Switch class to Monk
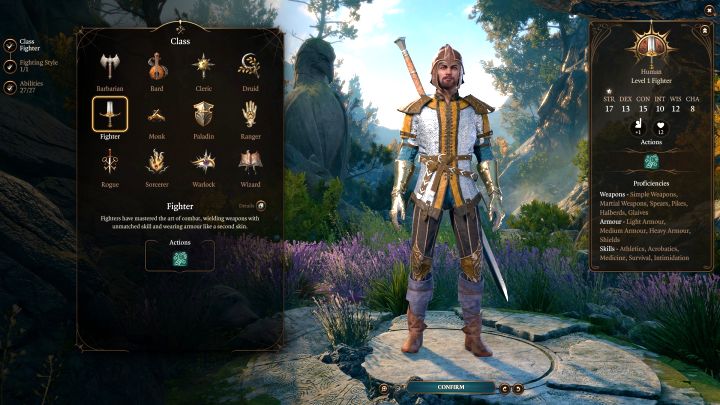 point(157,115)
